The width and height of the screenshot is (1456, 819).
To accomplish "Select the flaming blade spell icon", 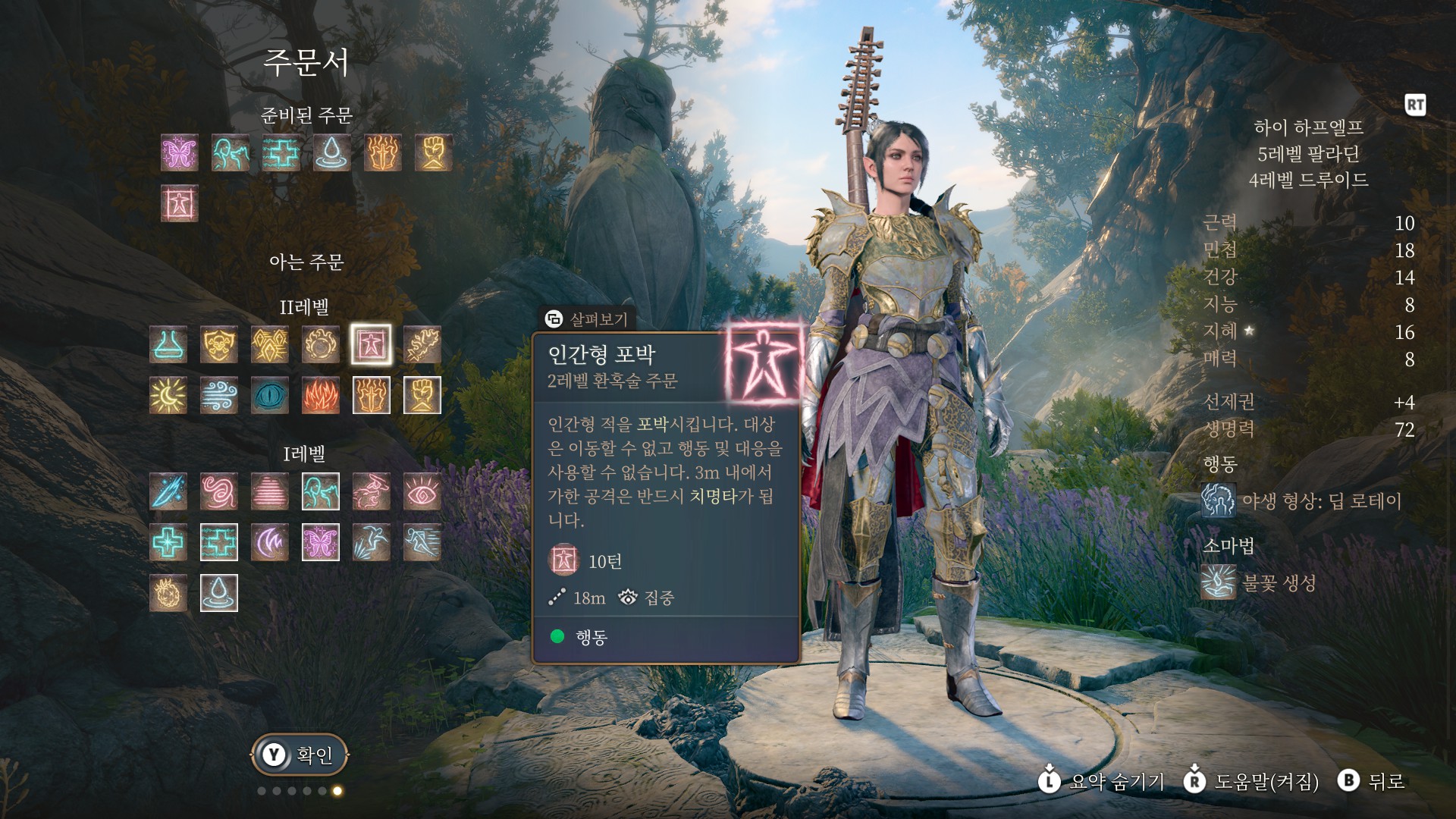I will point(422,344).
